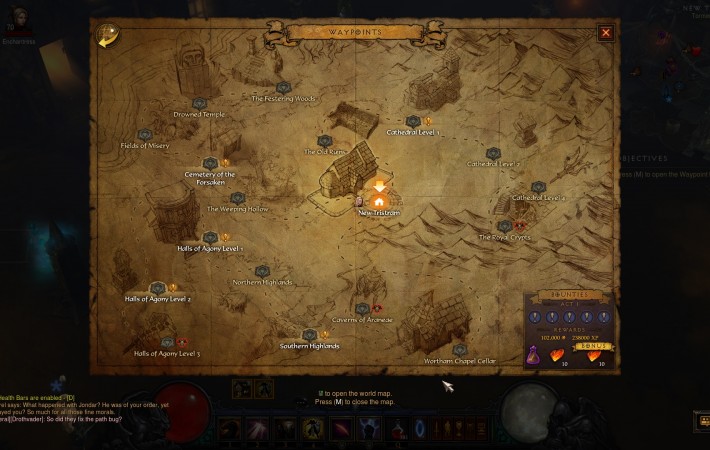Select The Old Ruins waypoint

[323, 142]
